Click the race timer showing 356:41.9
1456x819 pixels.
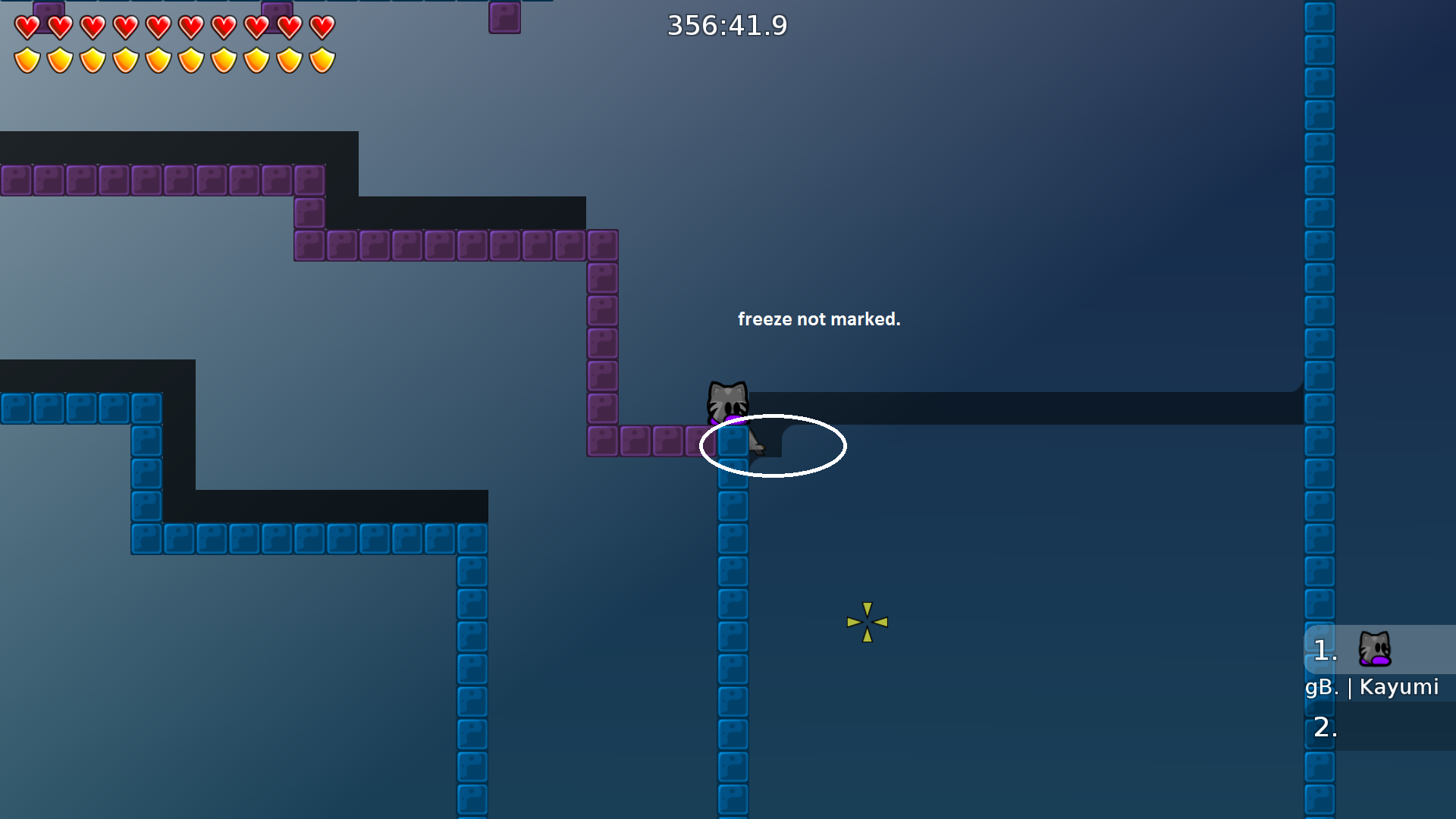[x=727, y=25]
